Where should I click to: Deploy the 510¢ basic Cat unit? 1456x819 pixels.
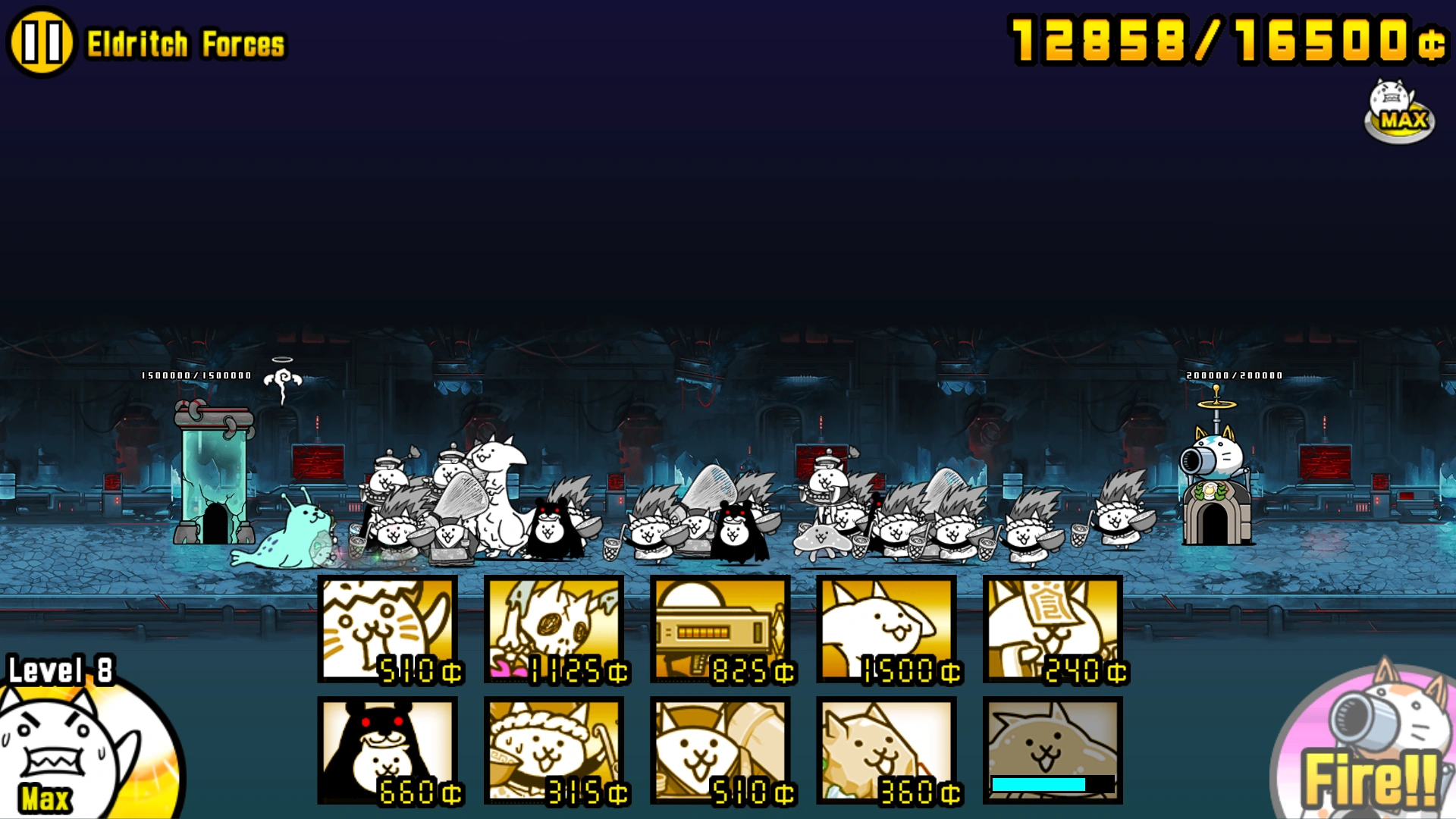click(x=388, y=629)
